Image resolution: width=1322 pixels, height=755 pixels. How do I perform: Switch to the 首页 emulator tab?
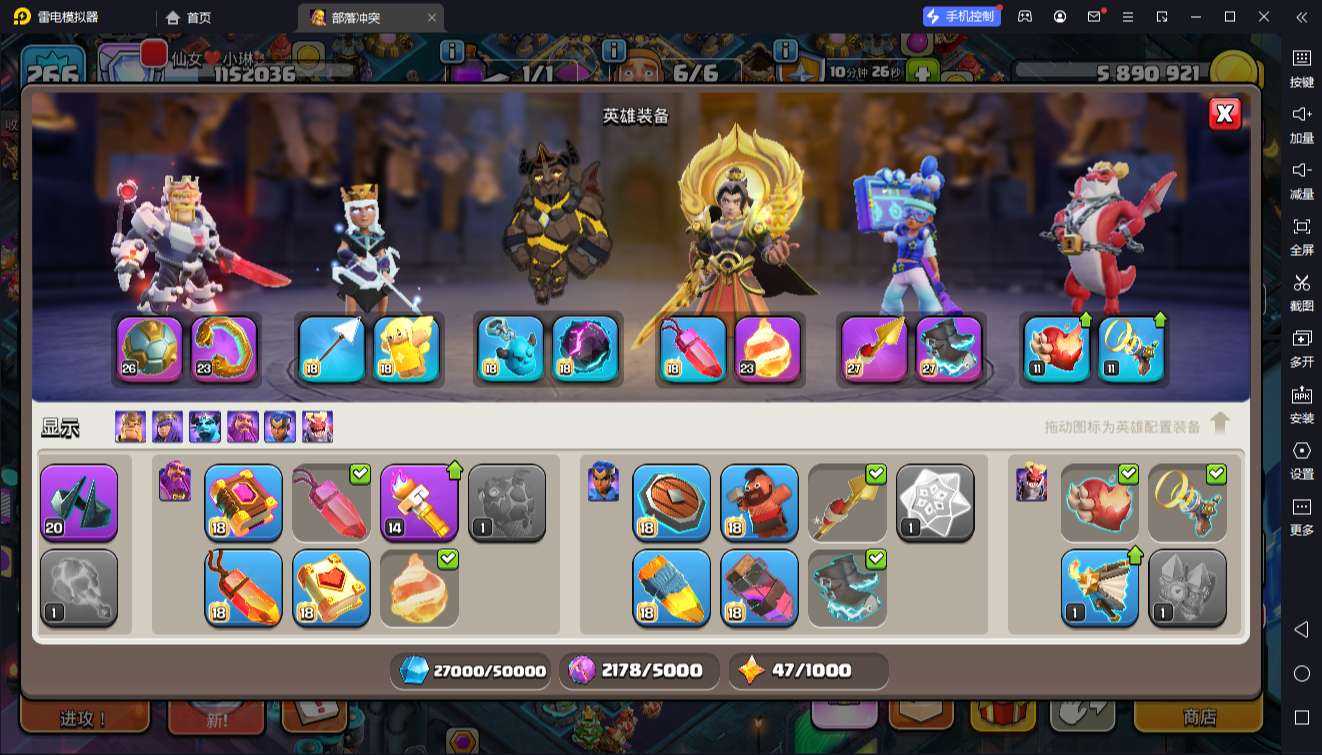click(190, 17)
